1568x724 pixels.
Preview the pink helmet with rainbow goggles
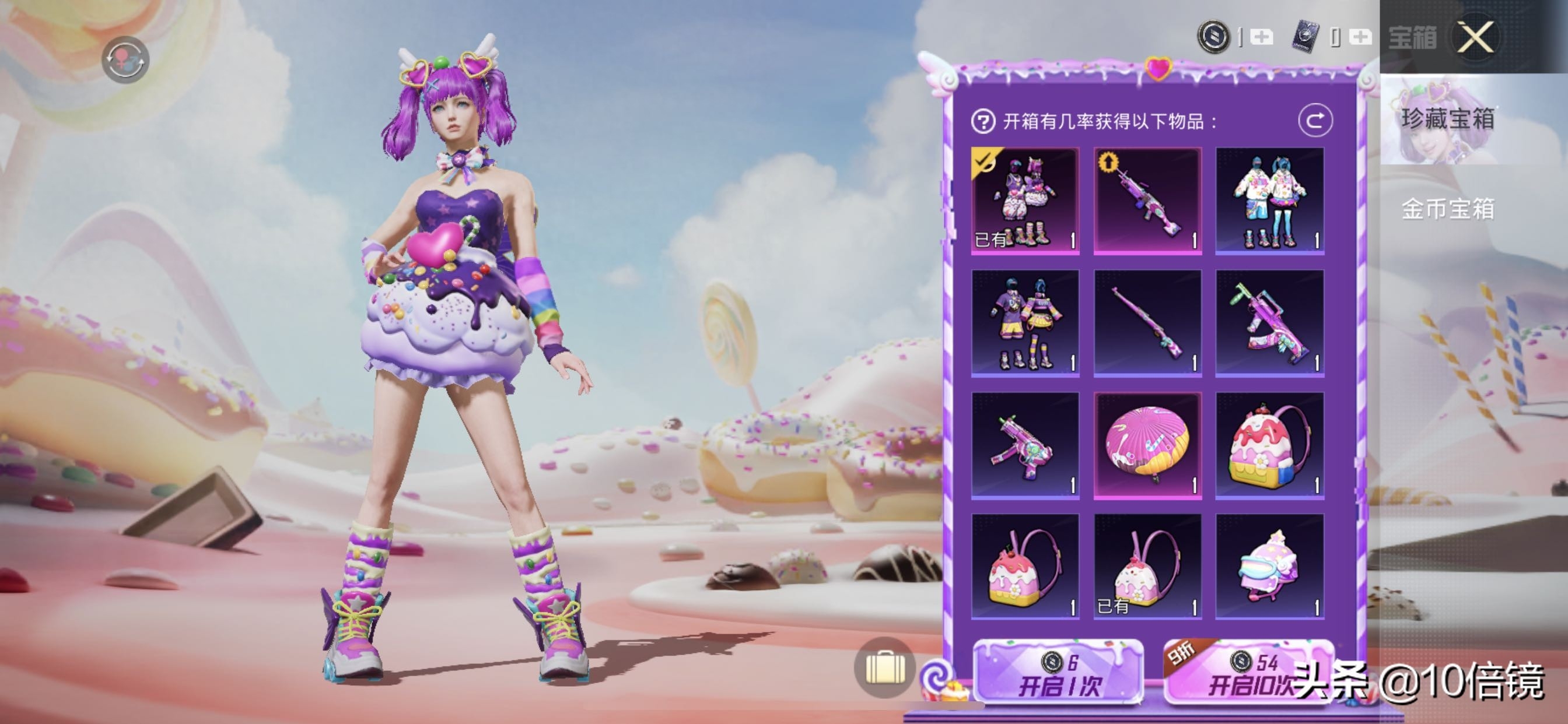point(1270,567)
